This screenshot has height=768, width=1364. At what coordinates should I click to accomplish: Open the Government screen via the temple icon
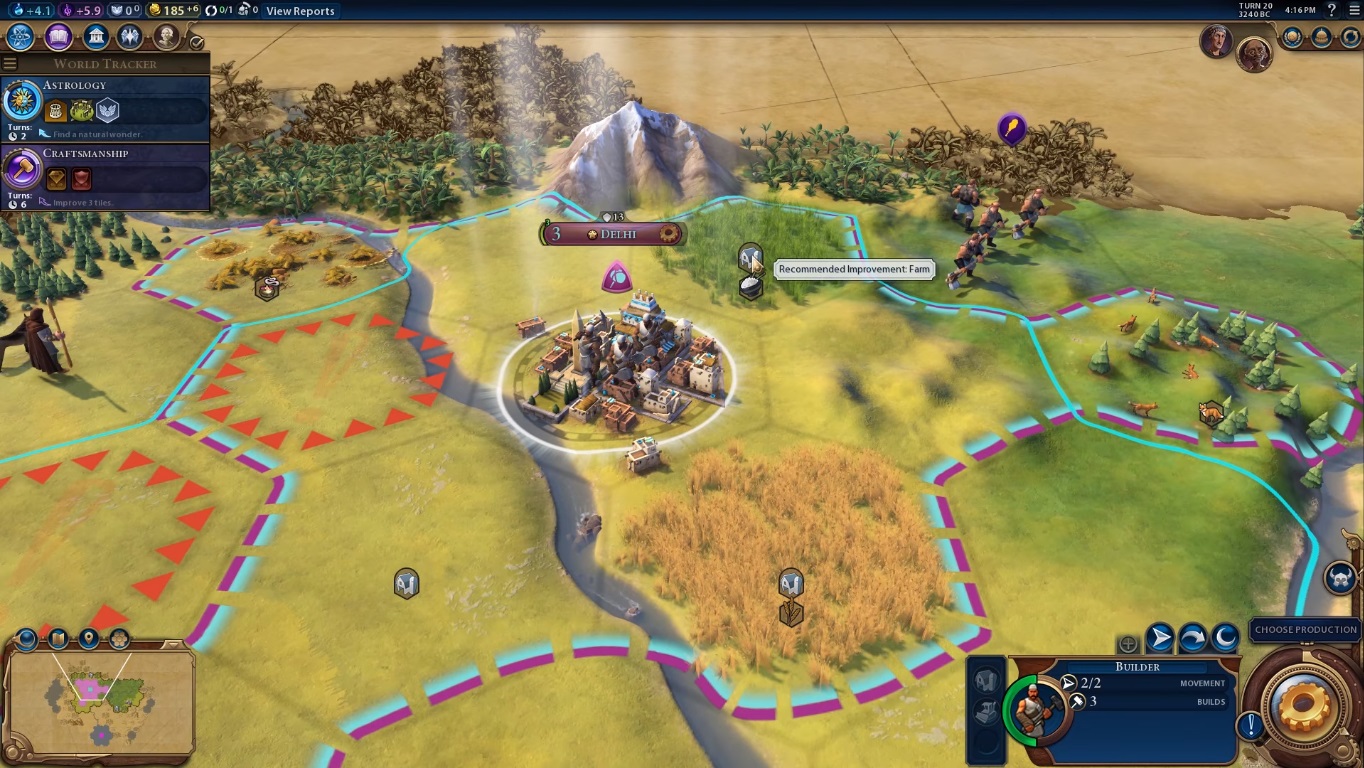(96, 37)
